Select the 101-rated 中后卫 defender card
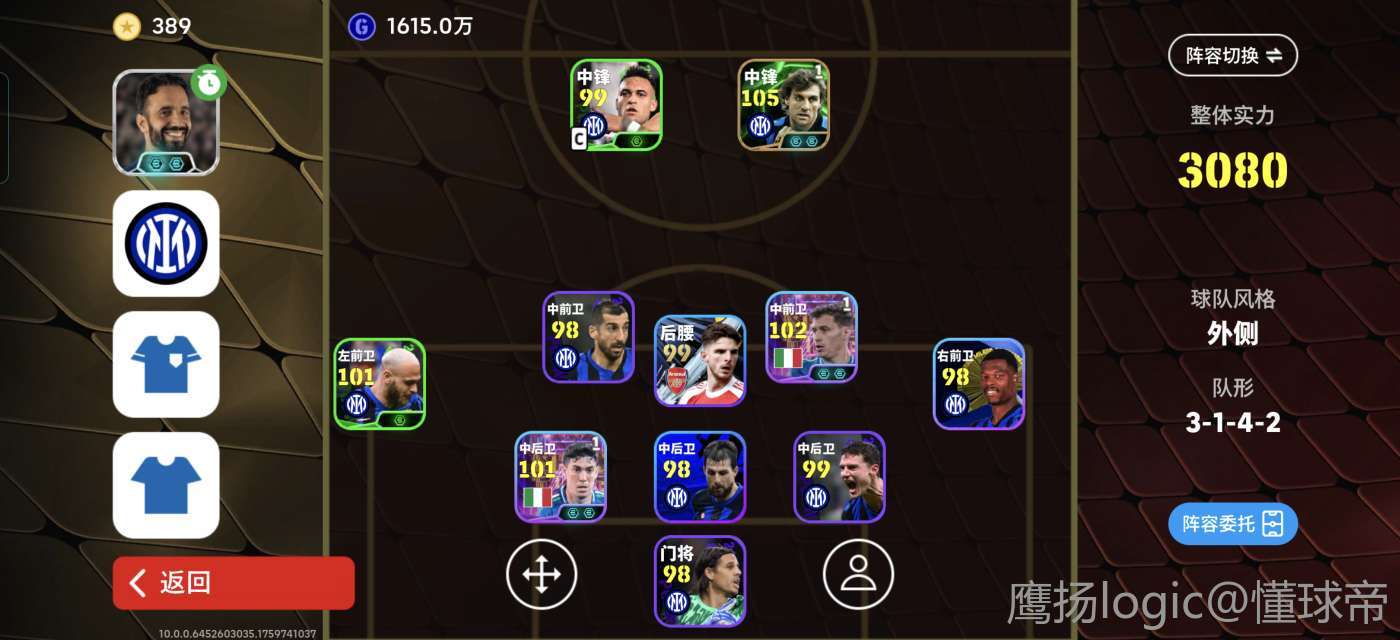 [560, 477]
